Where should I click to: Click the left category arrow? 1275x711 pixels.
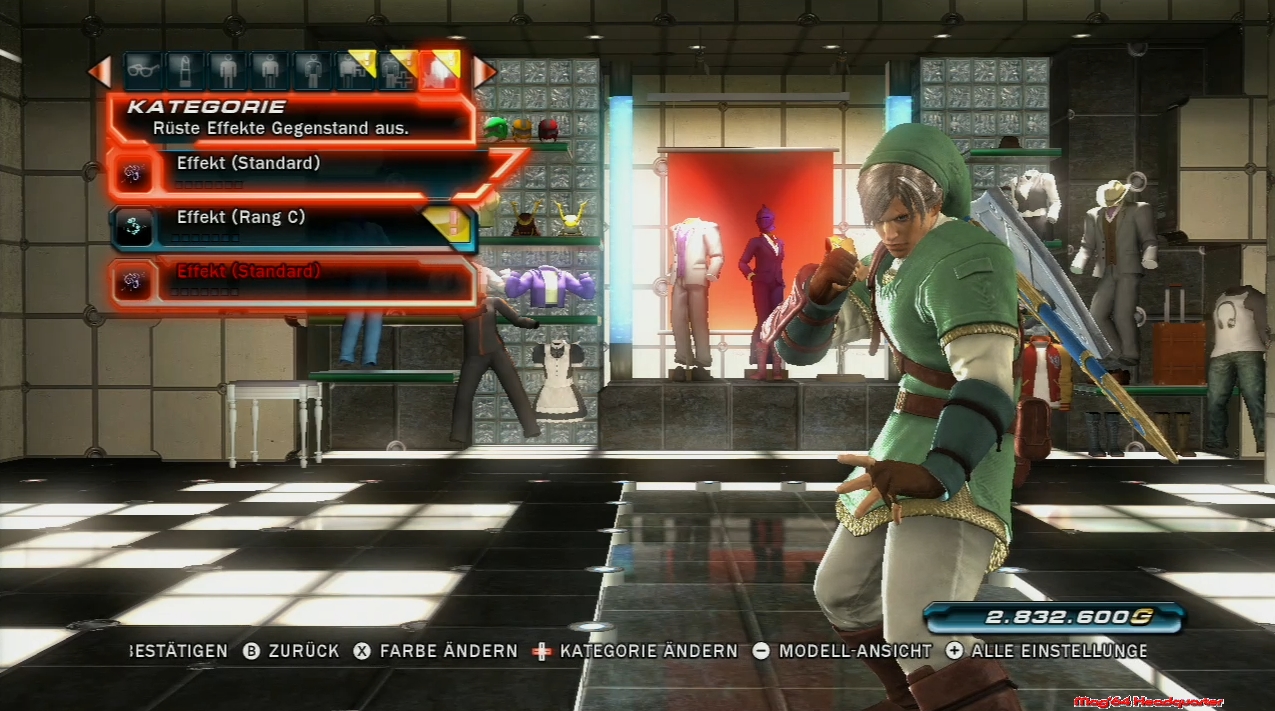click(99, 71)
